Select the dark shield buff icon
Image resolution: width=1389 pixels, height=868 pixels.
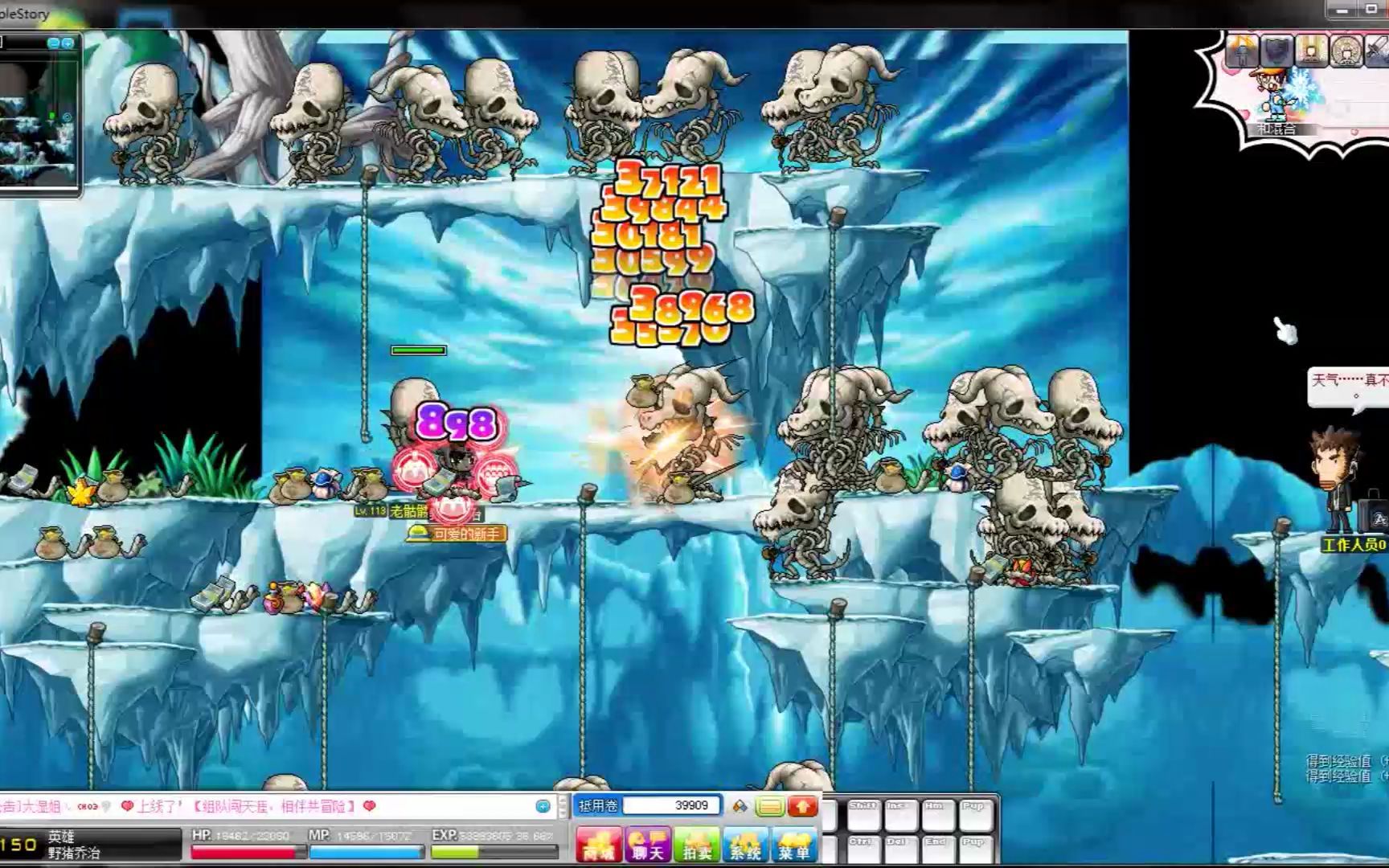[1276, 51]
